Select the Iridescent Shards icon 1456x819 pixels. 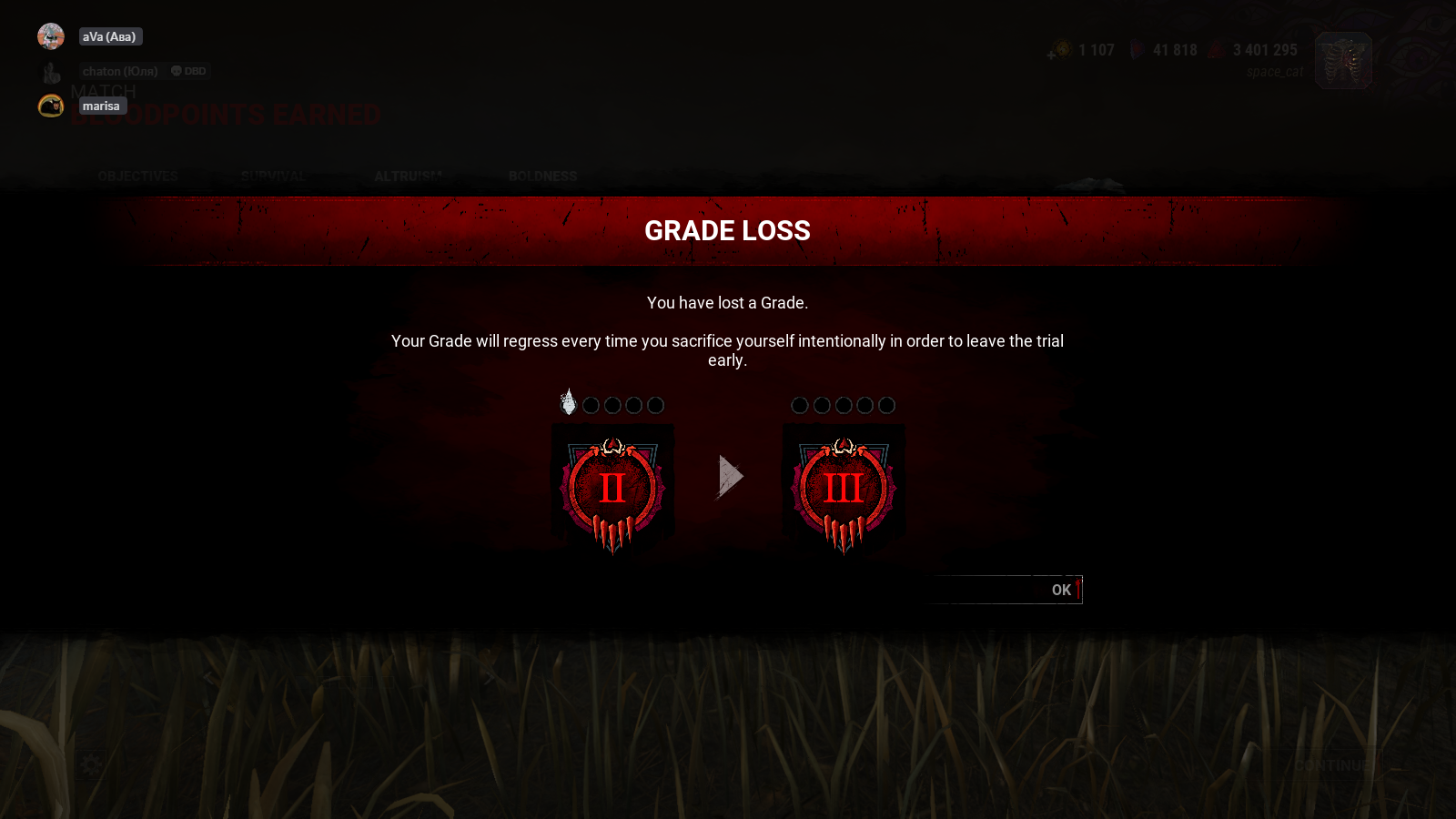click(x=1137, y=49)
